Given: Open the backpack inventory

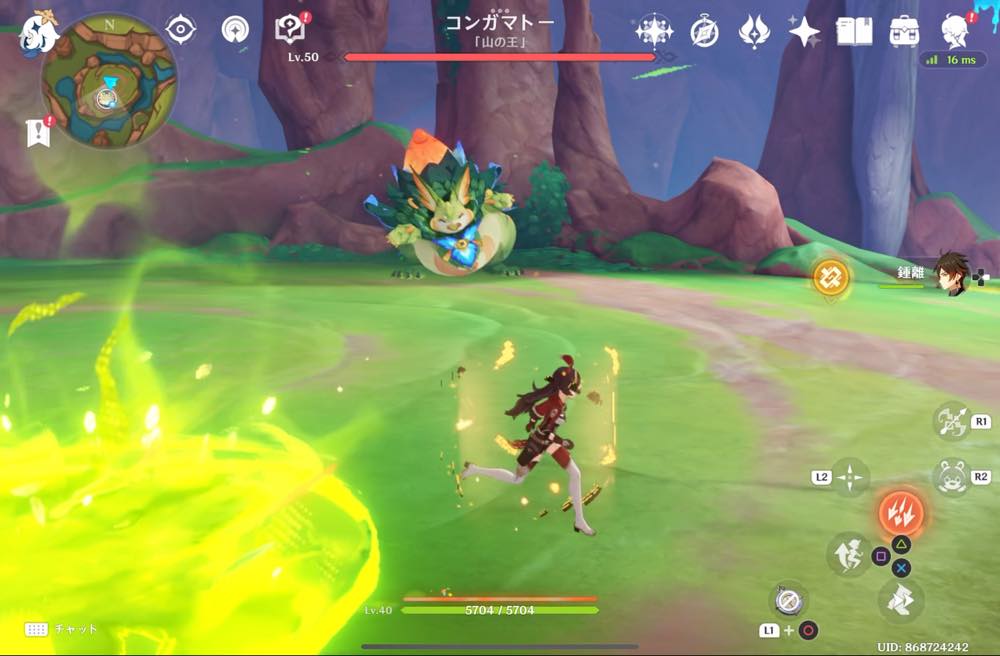Looking at the screenshot, I should click(x=904, y=32).
